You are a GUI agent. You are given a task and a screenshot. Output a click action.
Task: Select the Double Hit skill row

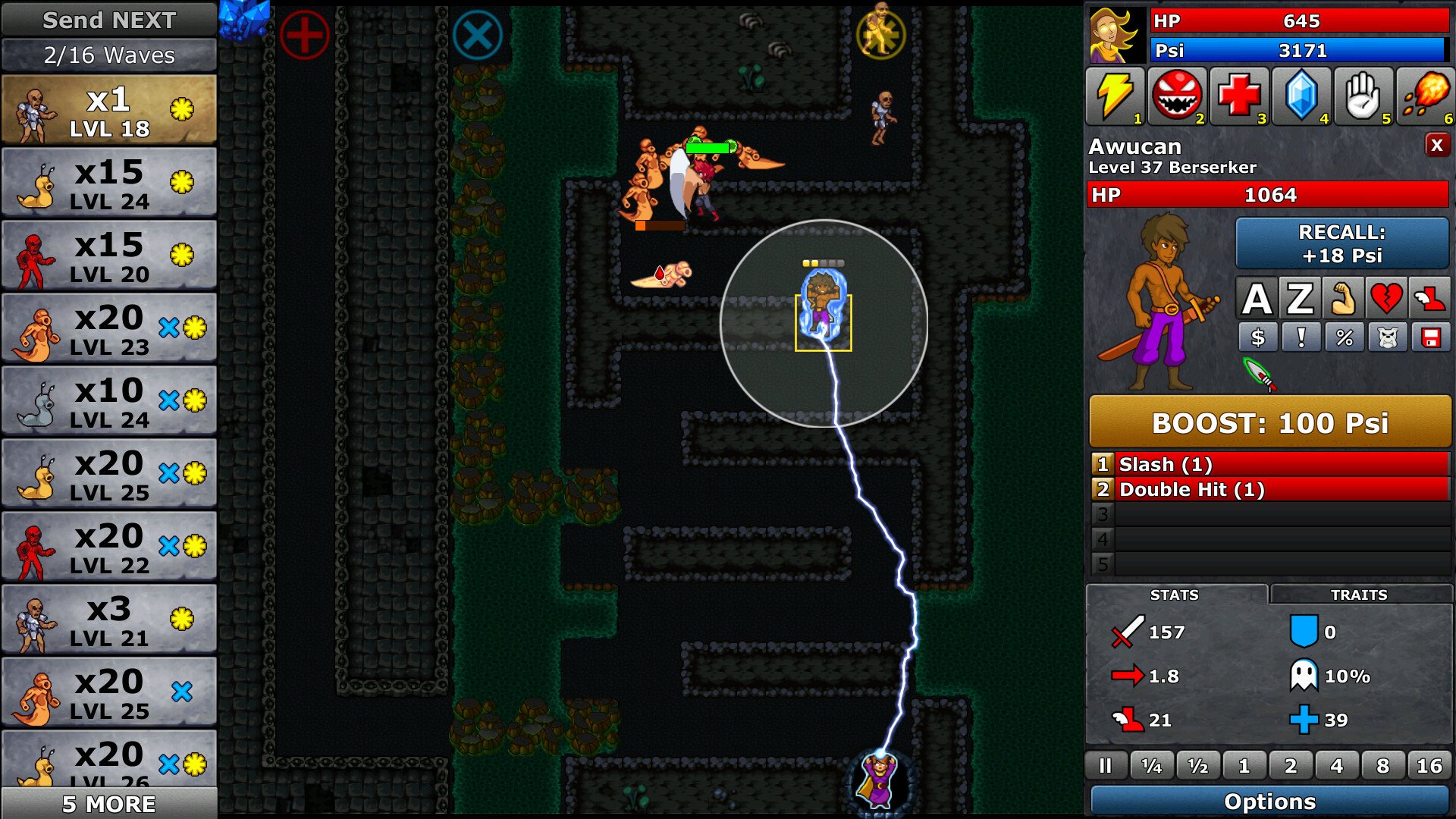pos(1269,490)
